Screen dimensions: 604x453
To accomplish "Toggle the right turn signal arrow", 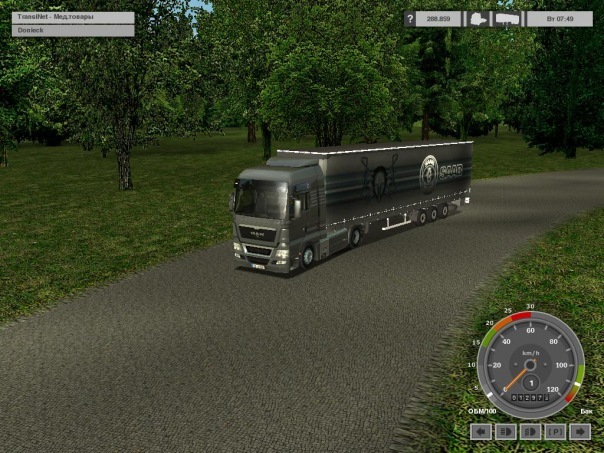I will [579, 432].
